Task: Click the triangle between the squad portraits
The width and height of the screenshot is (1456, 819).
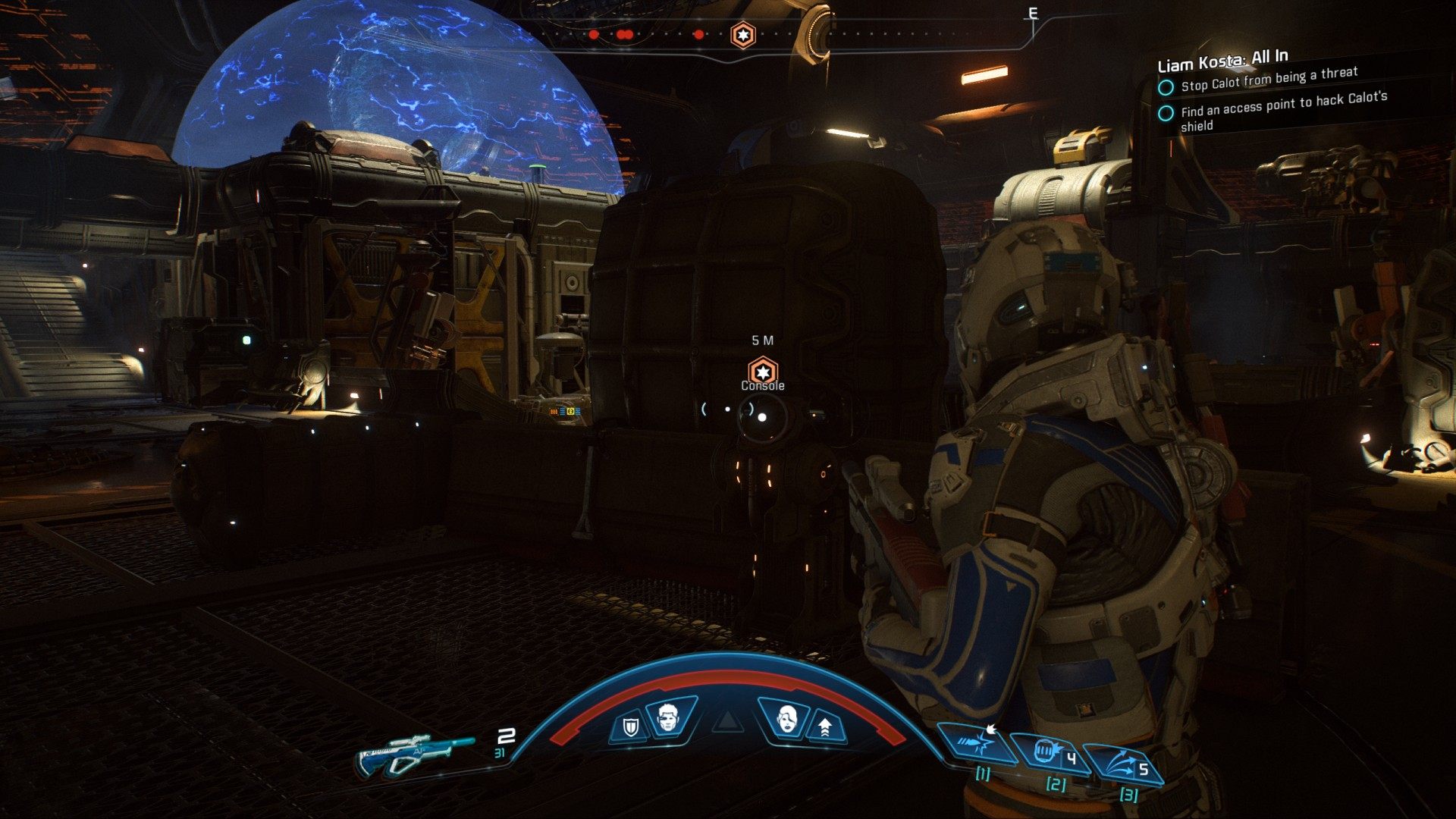Action: (726, 721)
